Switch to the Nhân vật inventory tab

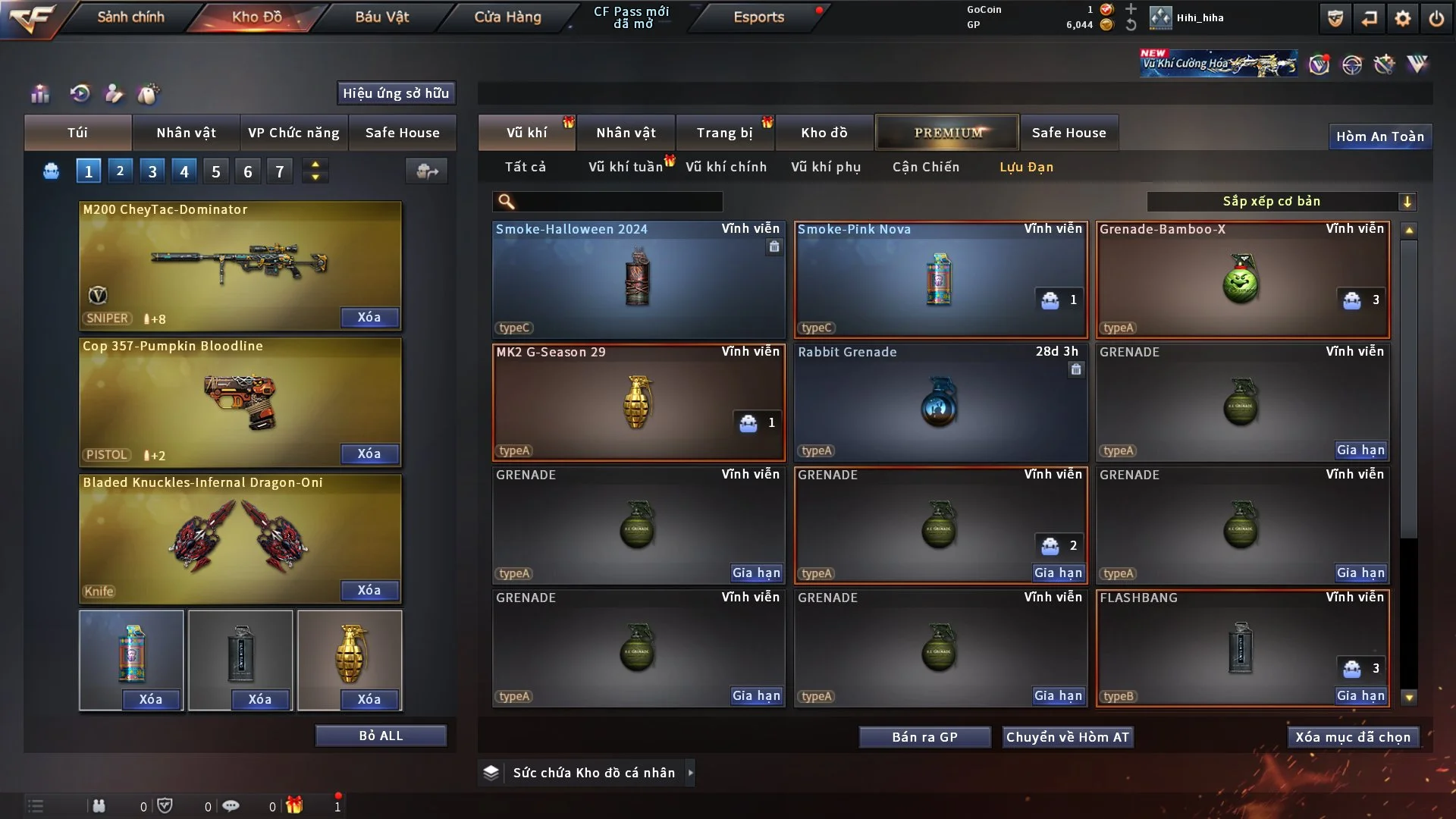click(x=626, y=133)
